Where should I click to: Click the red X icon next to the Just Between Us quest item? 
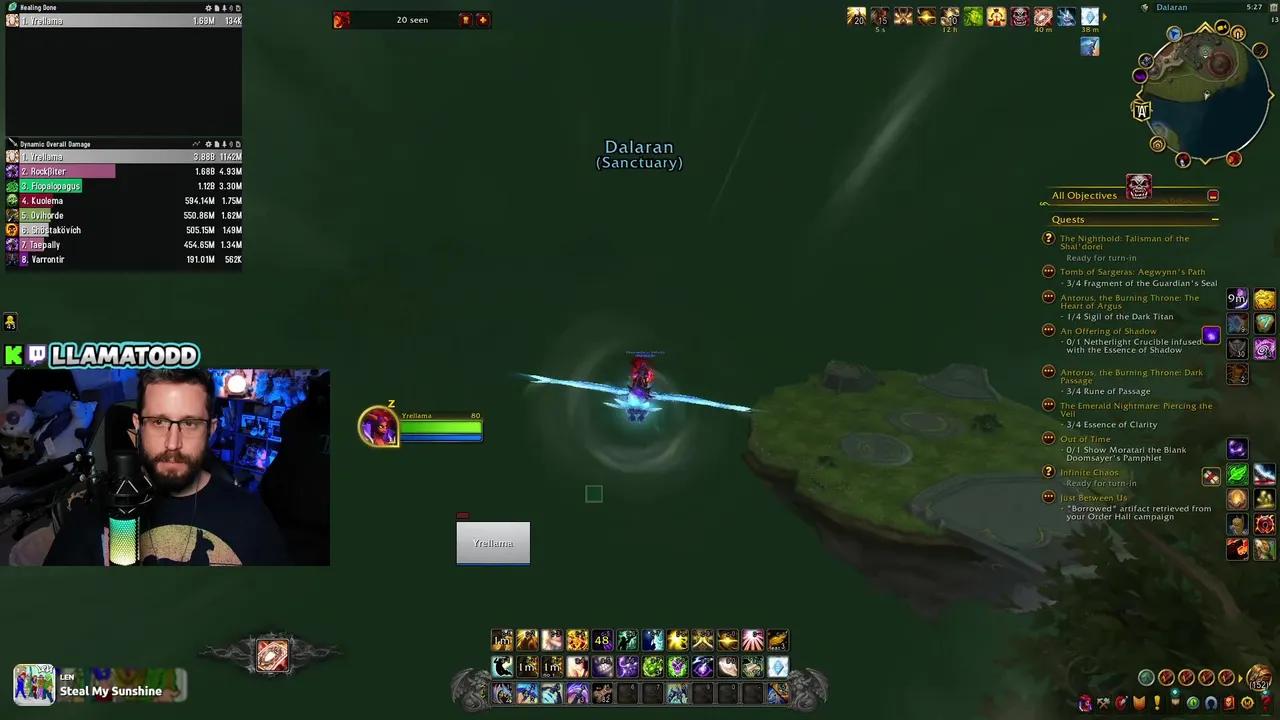pos(1211,477)
